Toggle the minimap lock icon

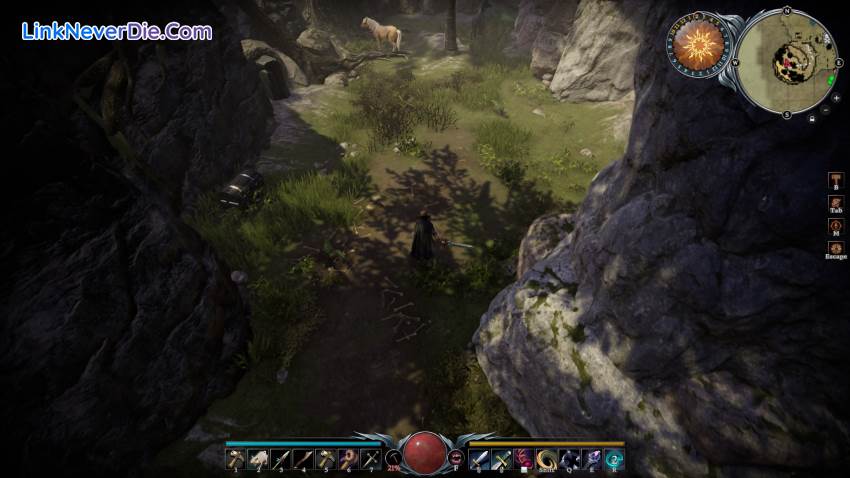[x=812, y=118]
